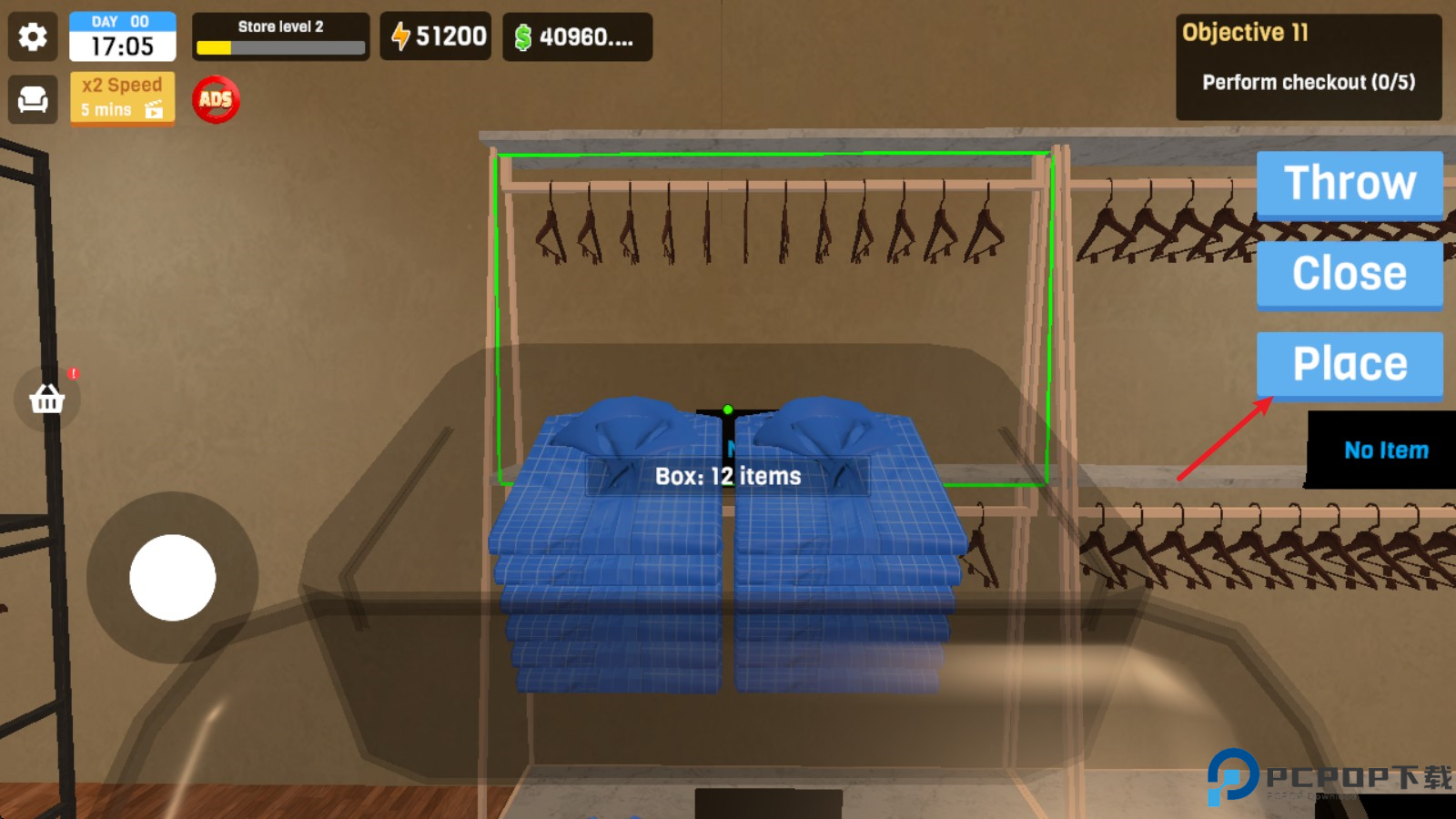
Task: Click the Perform checkout objective text
Action: tap(1308, 82)
